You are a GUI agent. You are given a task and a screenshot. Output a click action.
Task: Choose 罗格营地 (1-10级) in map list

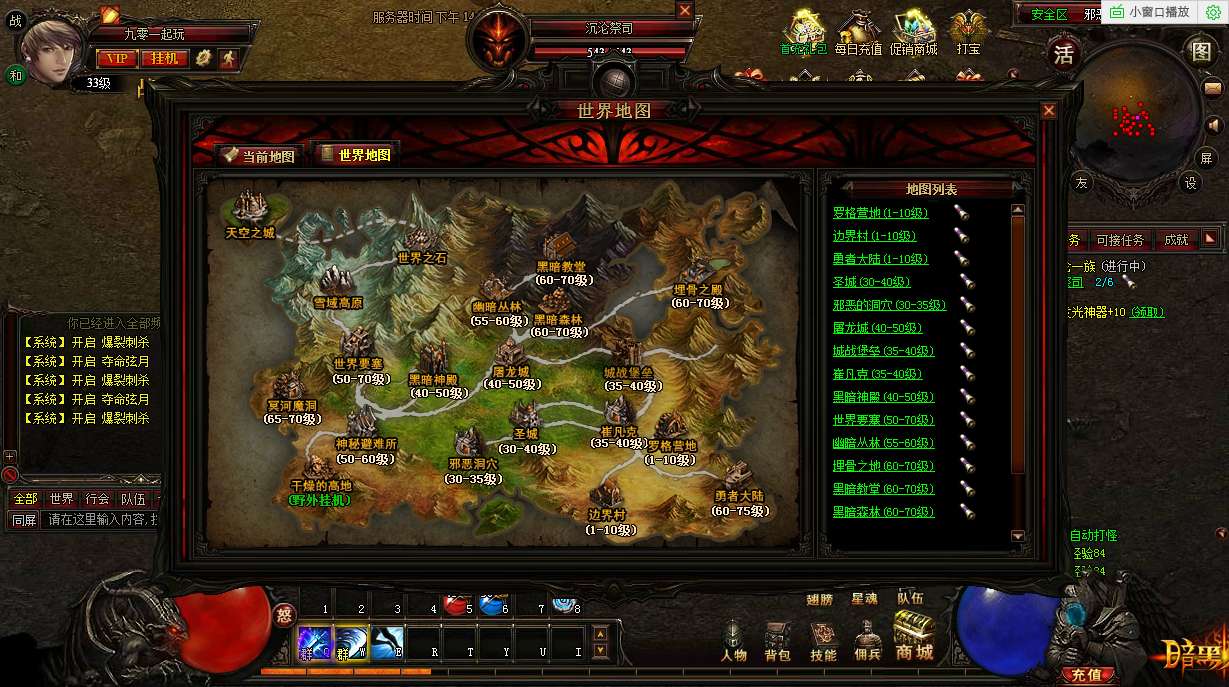(880, 213)
